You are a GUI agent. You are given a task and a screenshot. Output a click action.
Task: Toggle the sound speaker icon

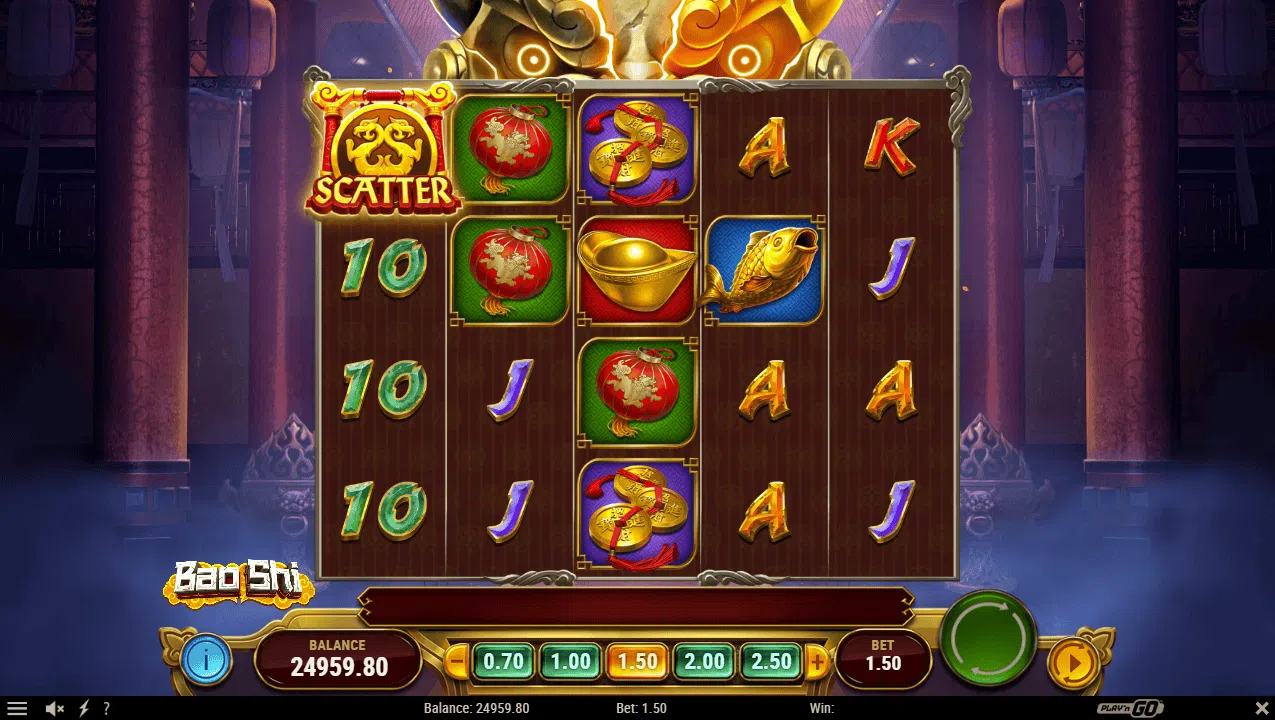click(55, 708)
